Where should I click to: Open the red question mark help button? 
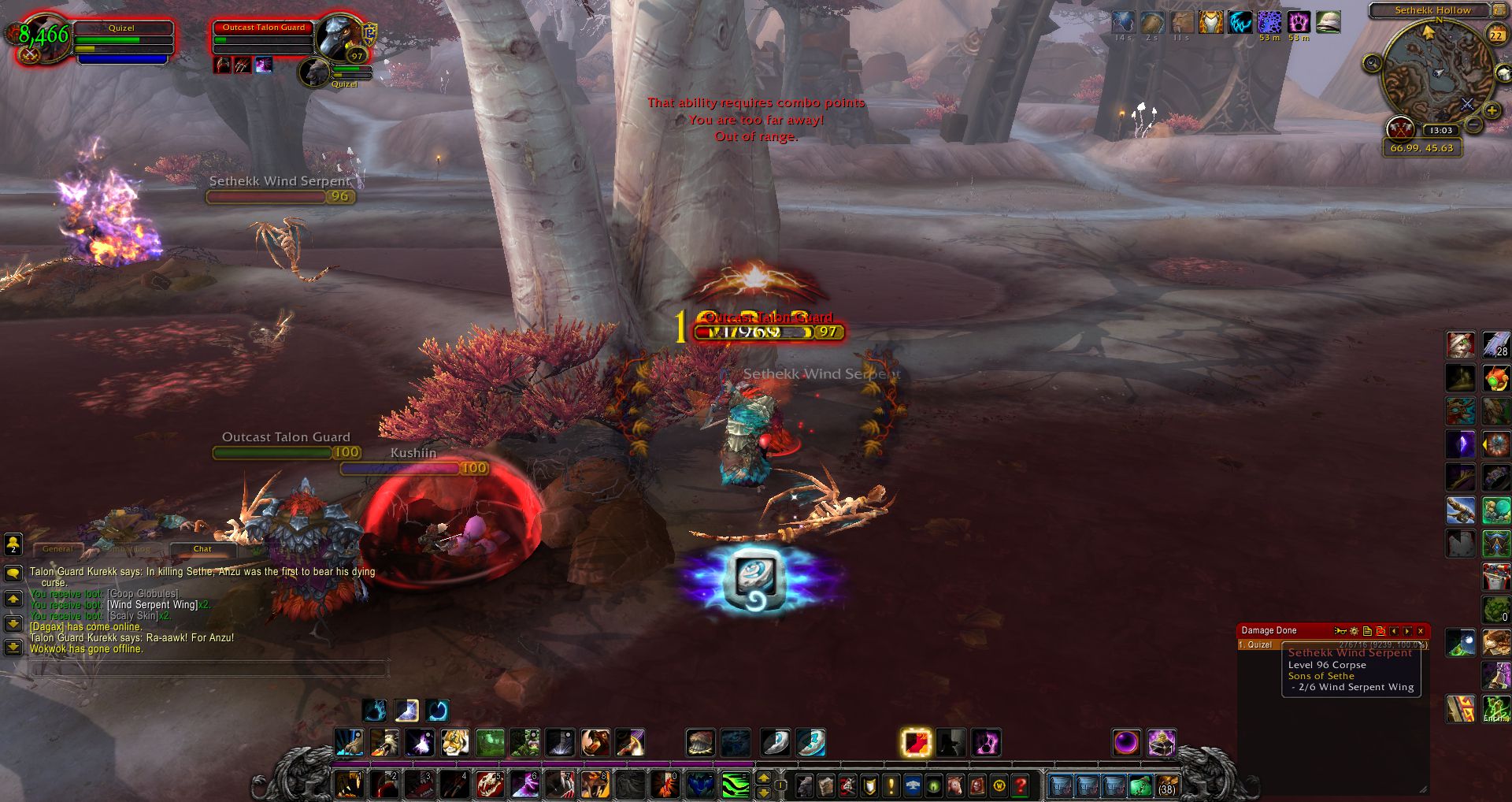1021,785
